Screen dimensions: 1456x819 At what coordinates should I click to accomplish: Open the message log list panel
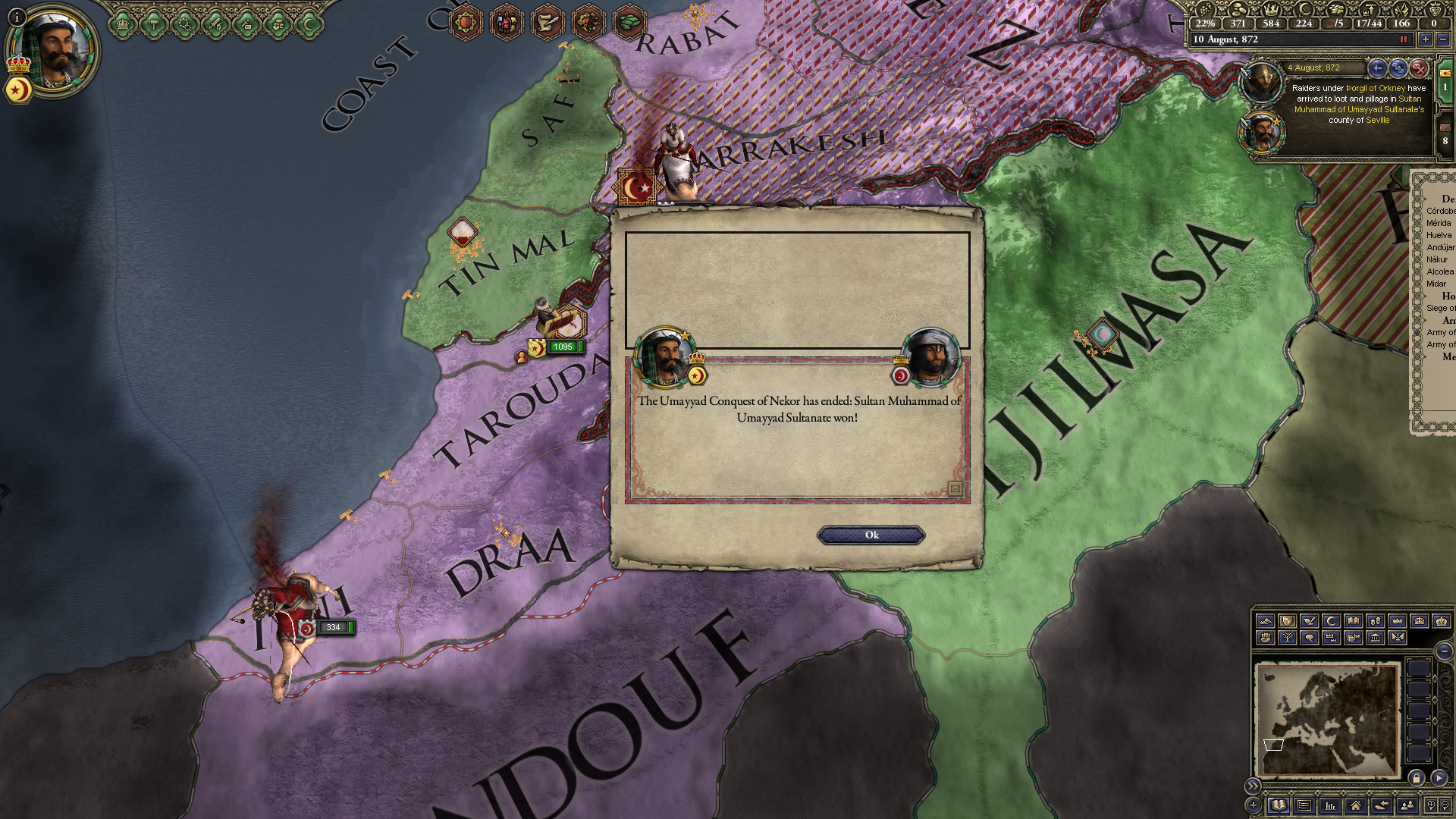click(x=1304, y=805)
